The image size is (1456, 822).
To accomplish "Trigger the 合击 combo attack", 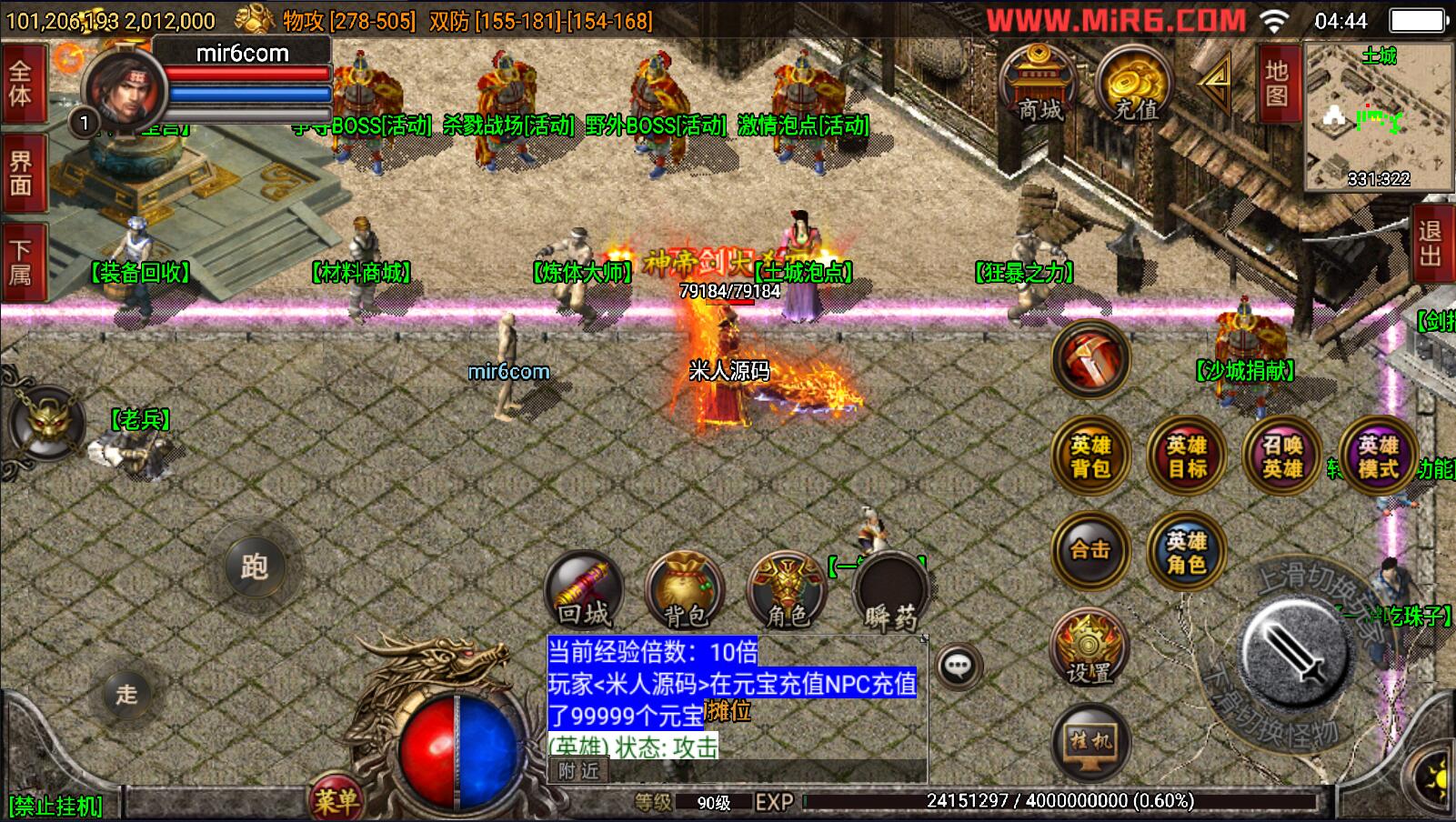I will 1090,550.
